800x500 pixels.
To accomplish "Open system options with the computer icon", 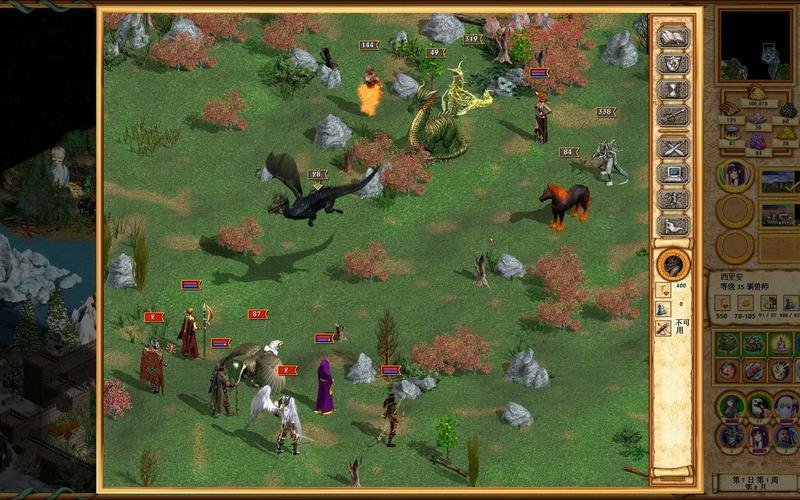I will [673, 173].
